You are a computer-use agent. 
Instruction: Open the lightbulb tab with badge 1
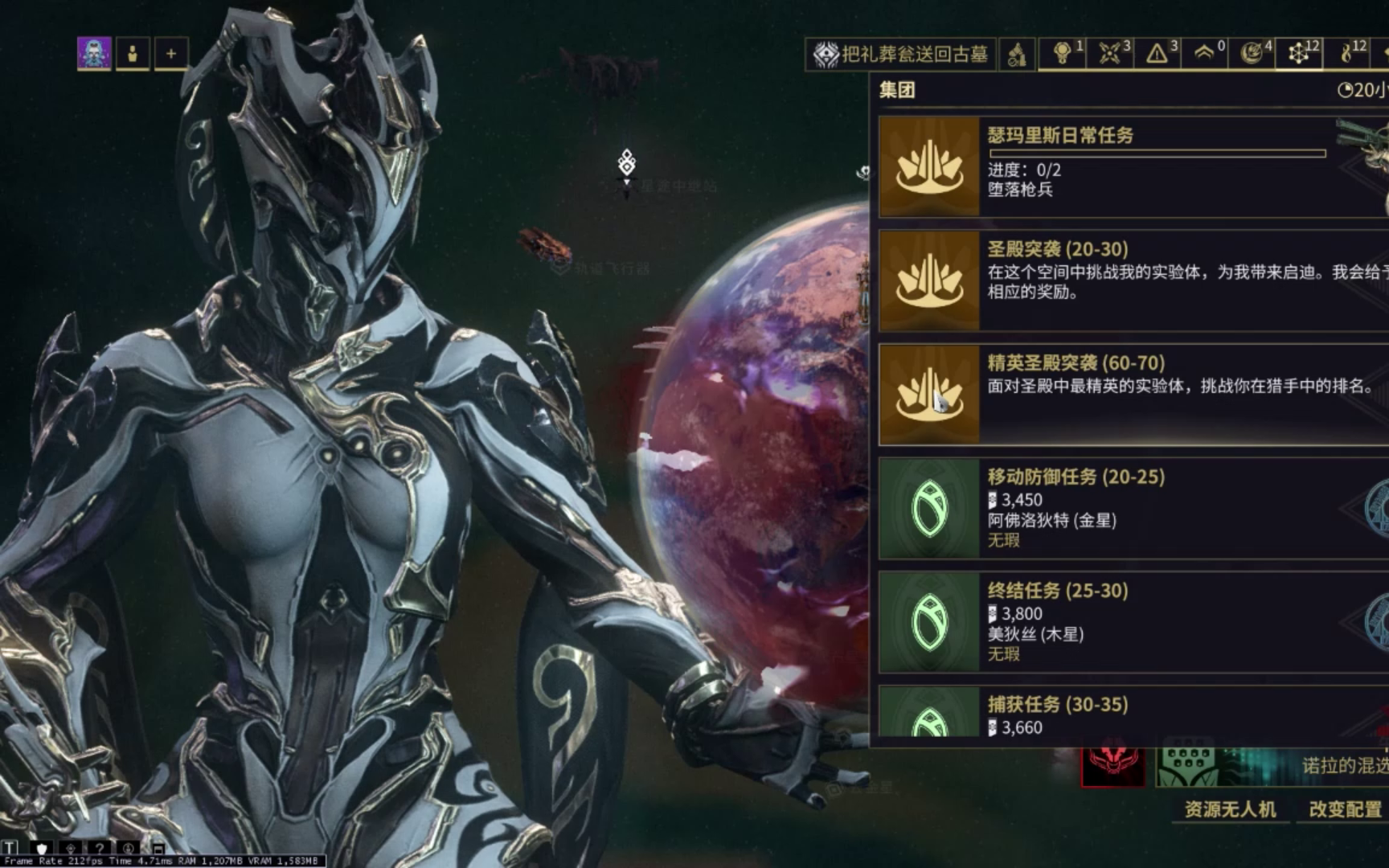(x=1063, y=54)
